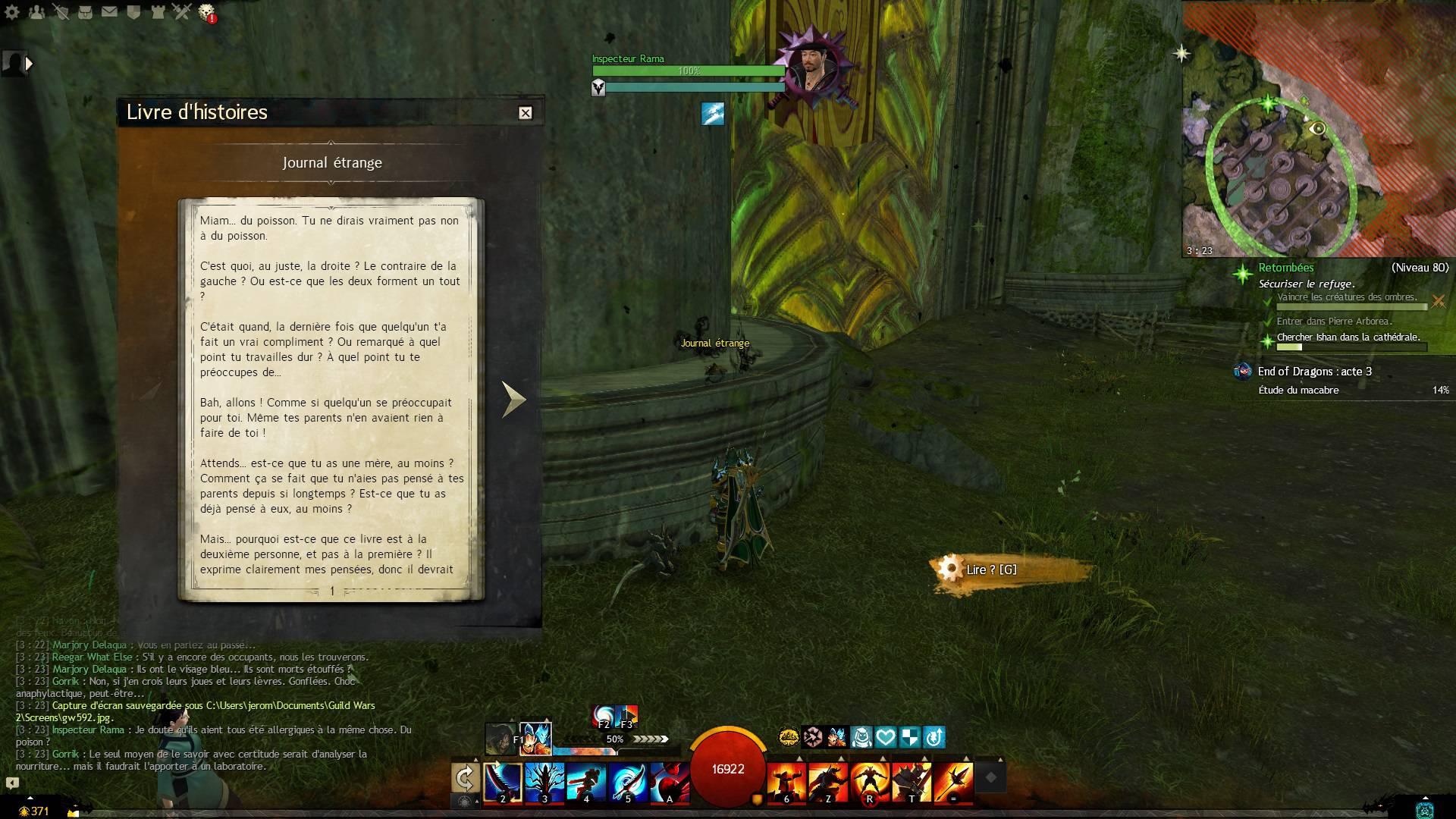
Task: Open the World vs World tower icon
Action: pos(158,12)
